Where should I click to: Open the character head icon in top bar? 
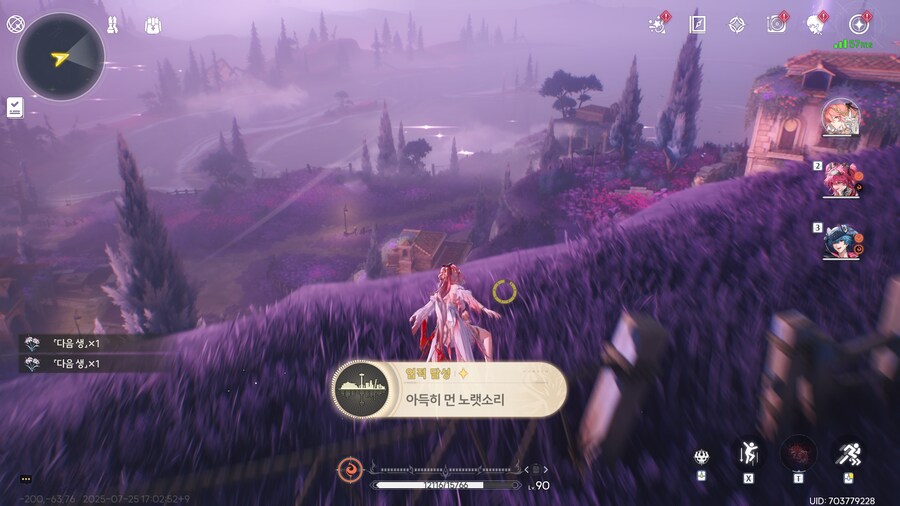click(x=817, y=25)
